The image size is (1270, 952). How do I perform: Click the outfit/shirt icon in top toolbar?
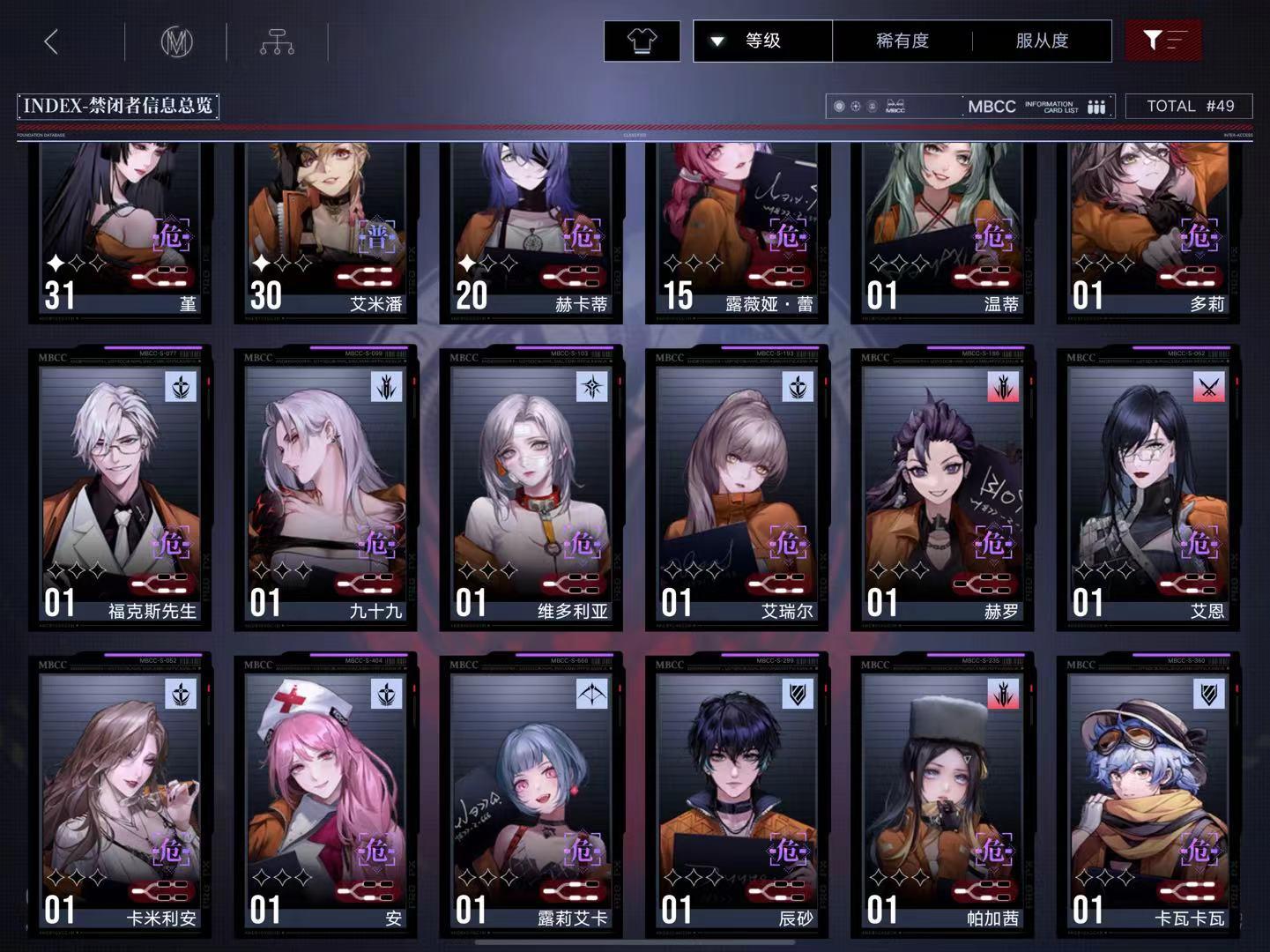(642, 40)
